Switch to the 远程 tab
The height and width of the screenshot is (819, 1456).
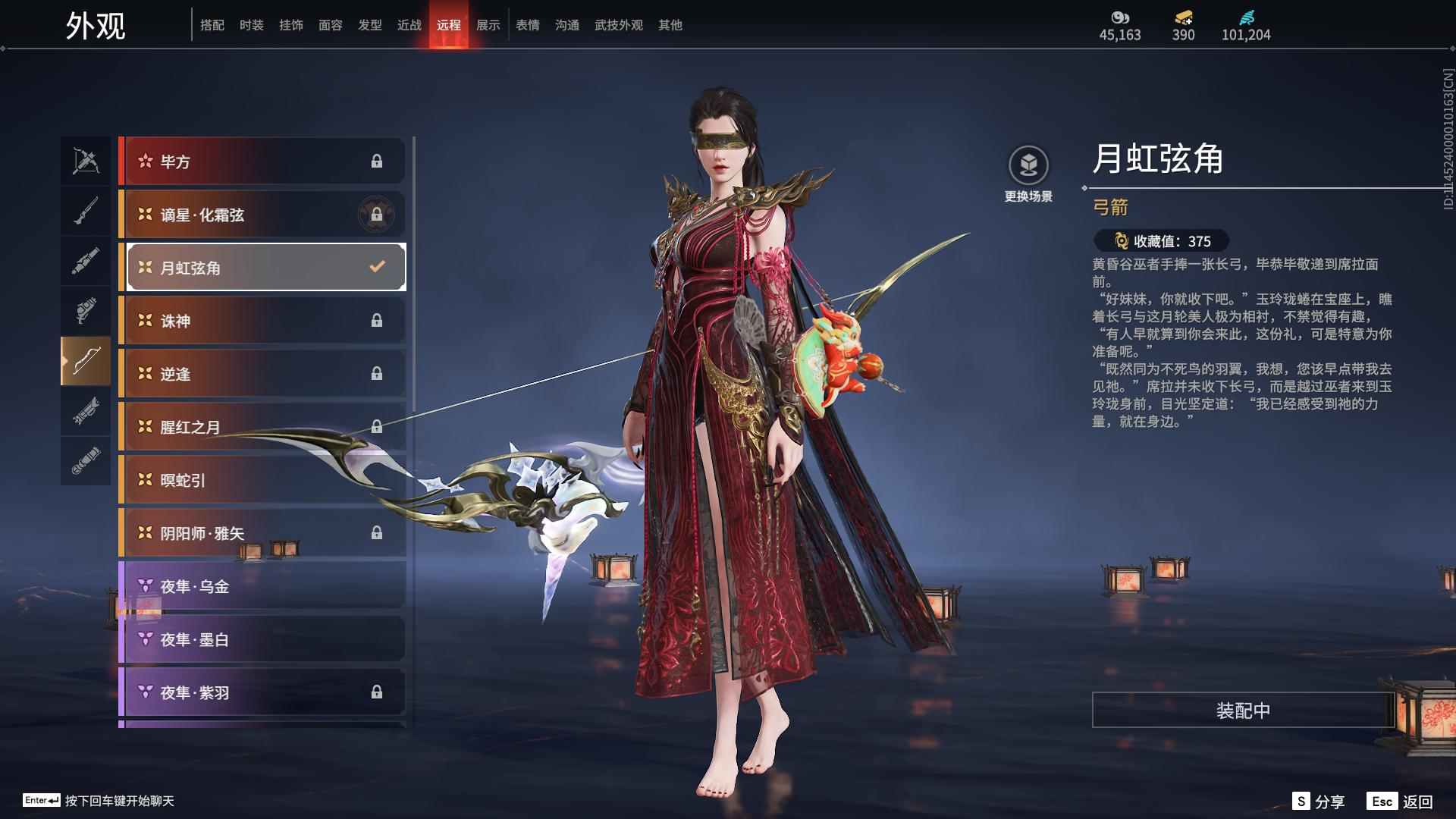pyautogui.click(x=449, y=24)
